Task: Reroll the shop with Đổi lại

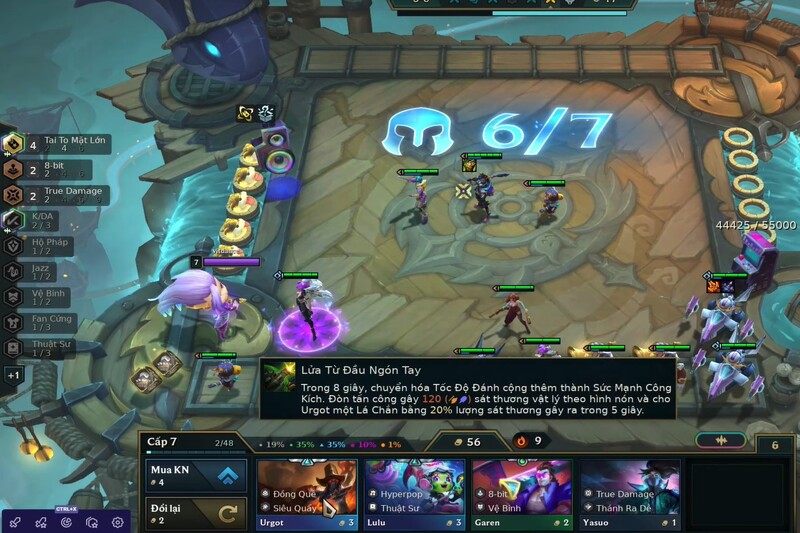Action: 196,514
